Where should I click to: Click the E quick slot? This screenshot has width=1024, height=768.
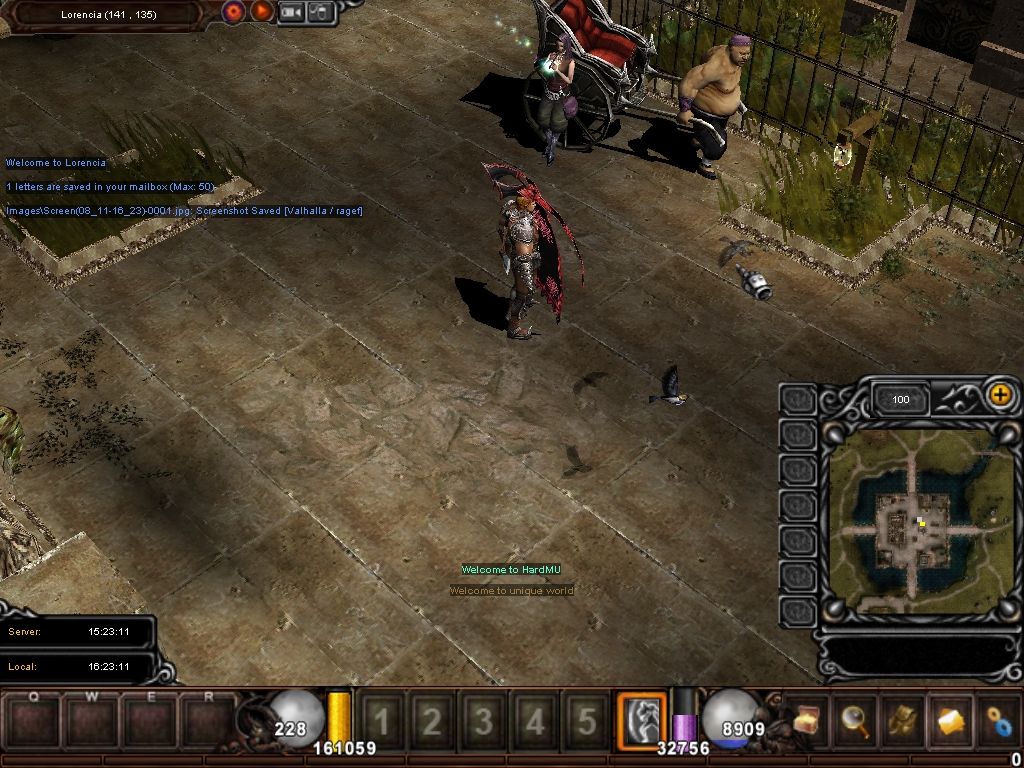(x=151, y=720)
